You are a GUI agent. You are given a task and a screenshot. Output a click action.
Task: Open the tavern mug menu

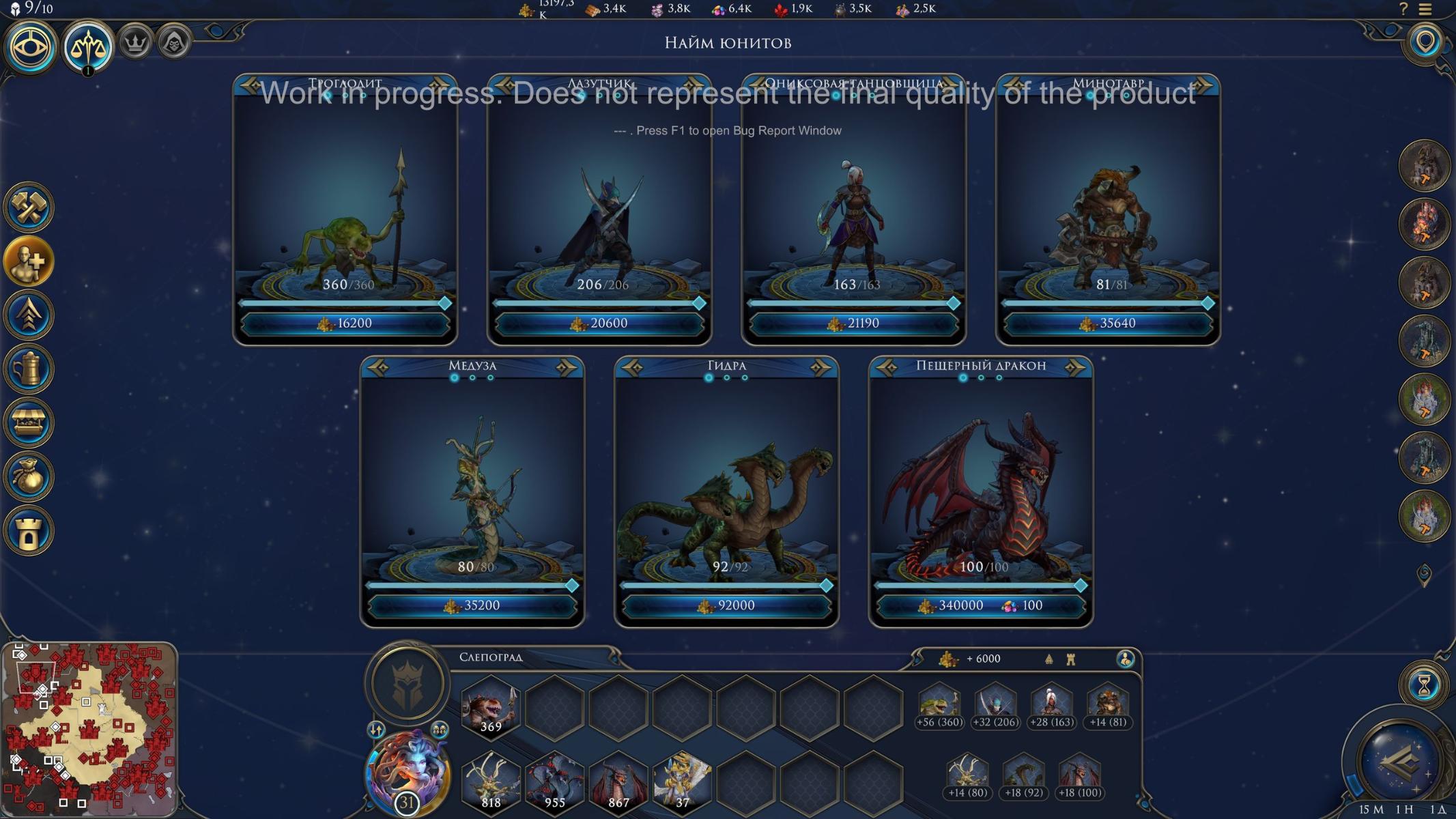[x=29, y=369]
